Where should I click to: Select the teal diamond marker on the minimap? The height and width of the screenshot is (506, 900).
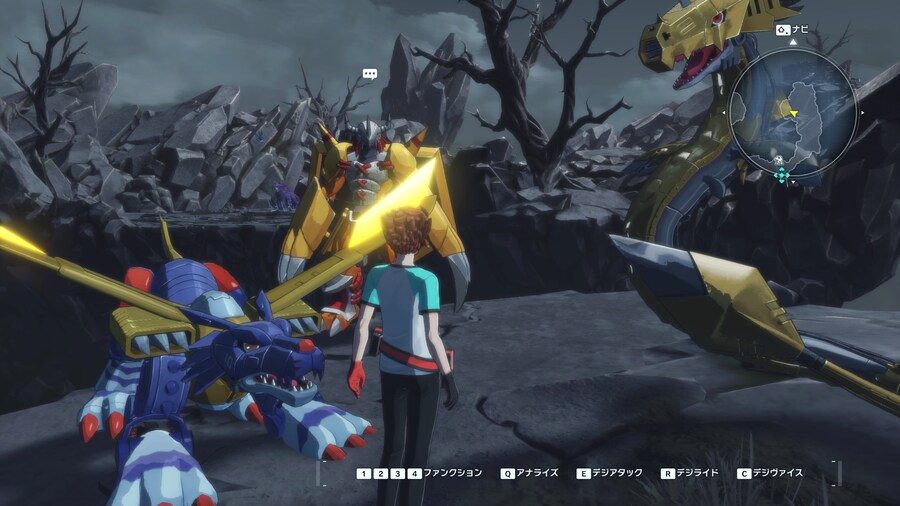point(782,175)
